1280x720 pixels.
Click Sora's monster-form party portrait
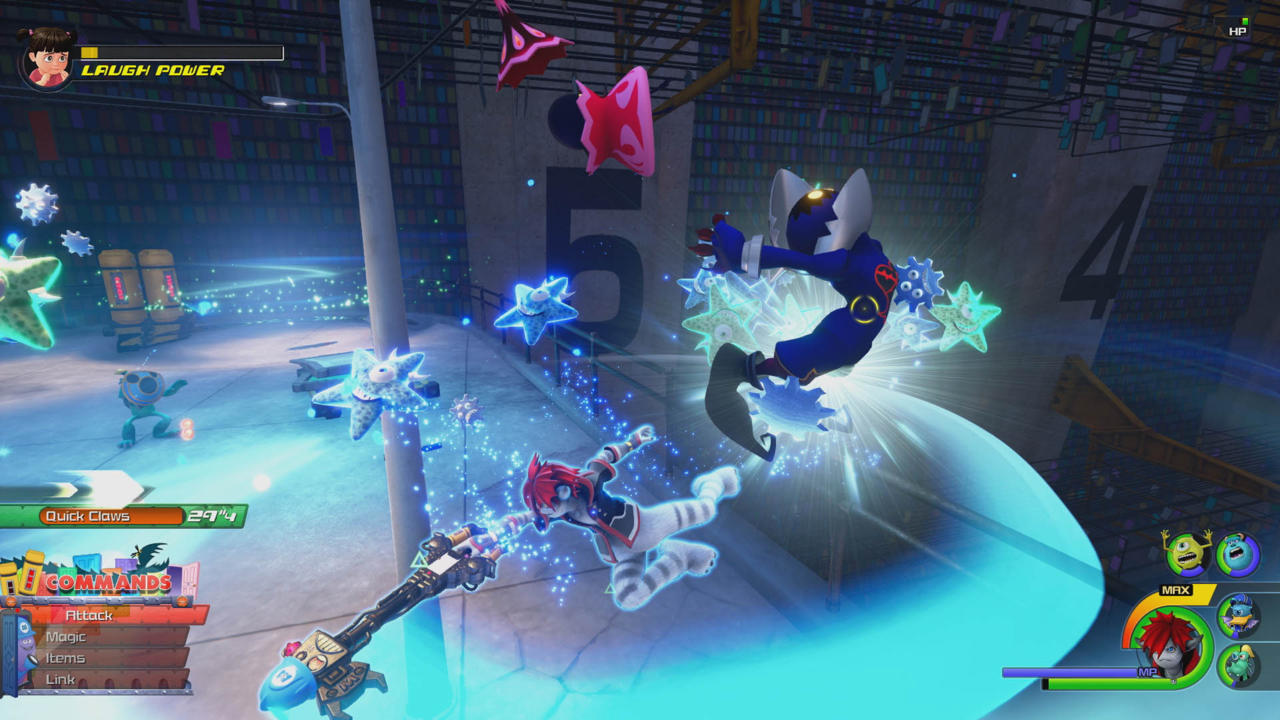pyautogui.click(x=1170, y=645)
